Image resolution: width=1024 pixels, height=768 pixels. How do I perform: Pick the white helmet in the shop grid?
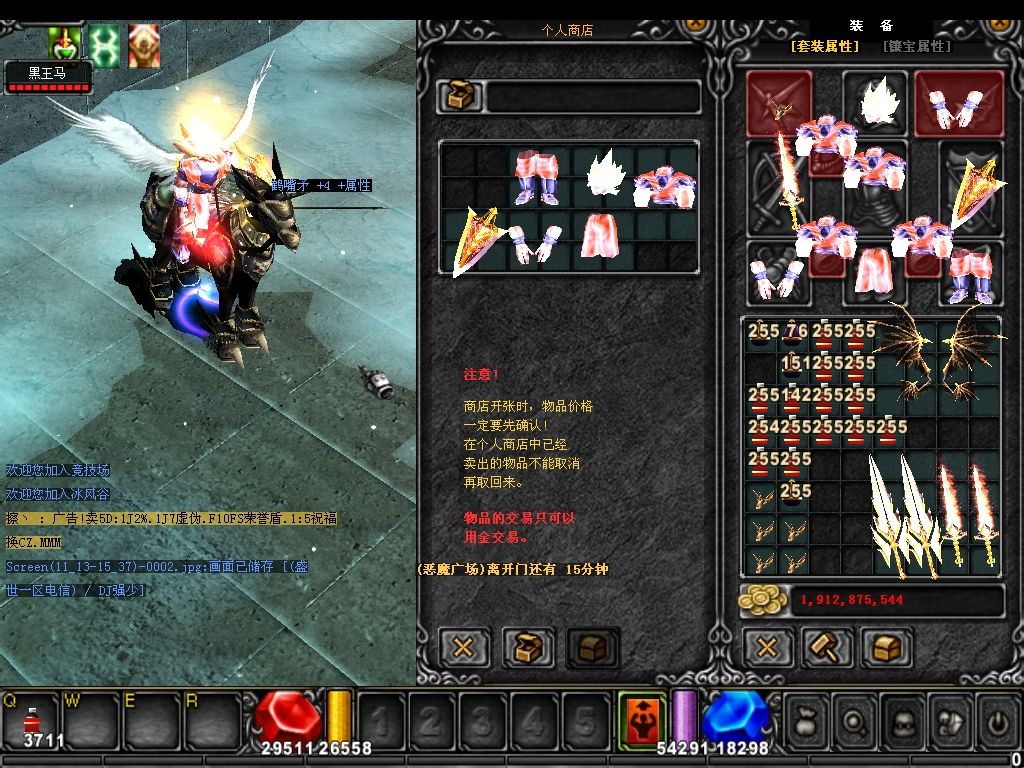605,177
